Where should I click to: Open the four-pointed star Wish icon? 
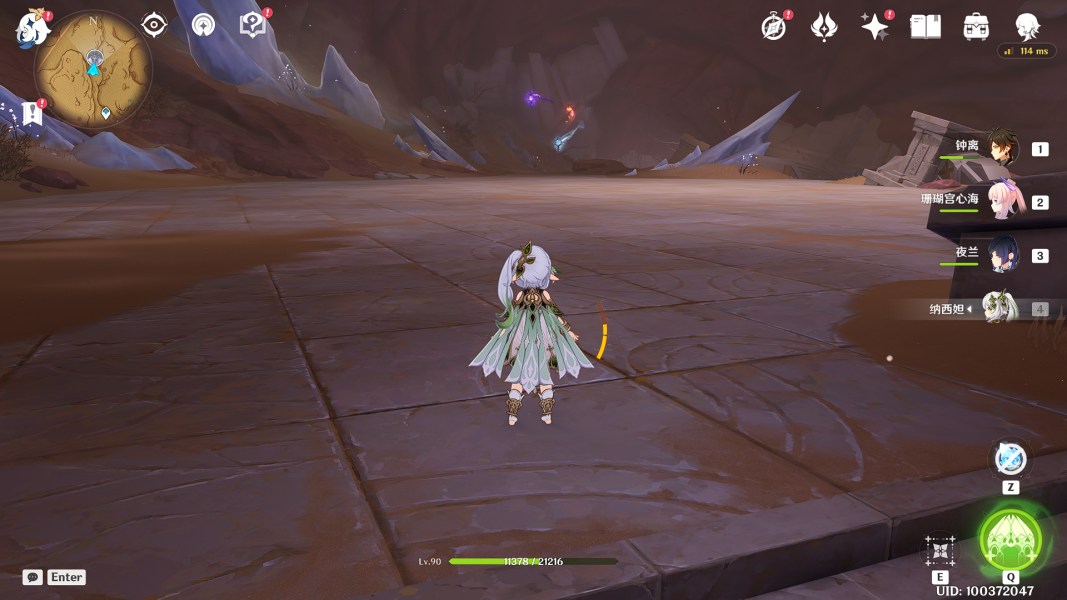point(875,27)
